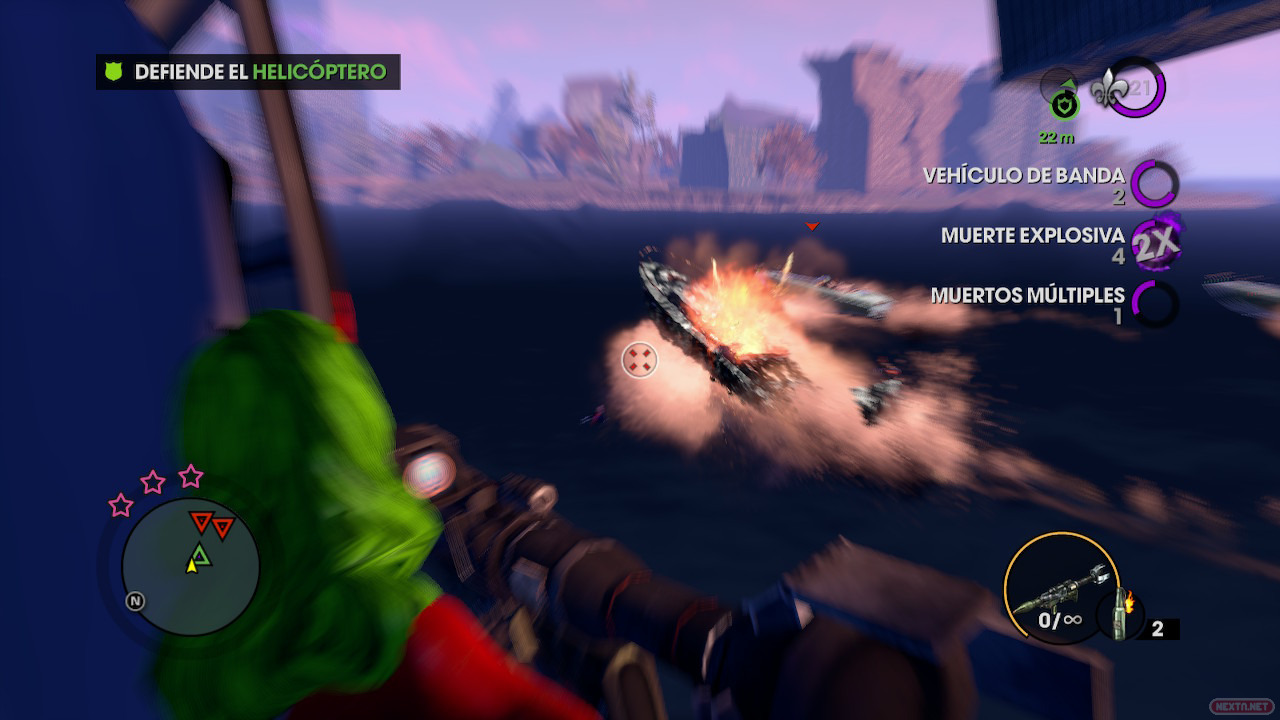Click the Vehículo de Banda bonus ring
Viewport: 1280px width, 720px height.
coord(1155,184)
